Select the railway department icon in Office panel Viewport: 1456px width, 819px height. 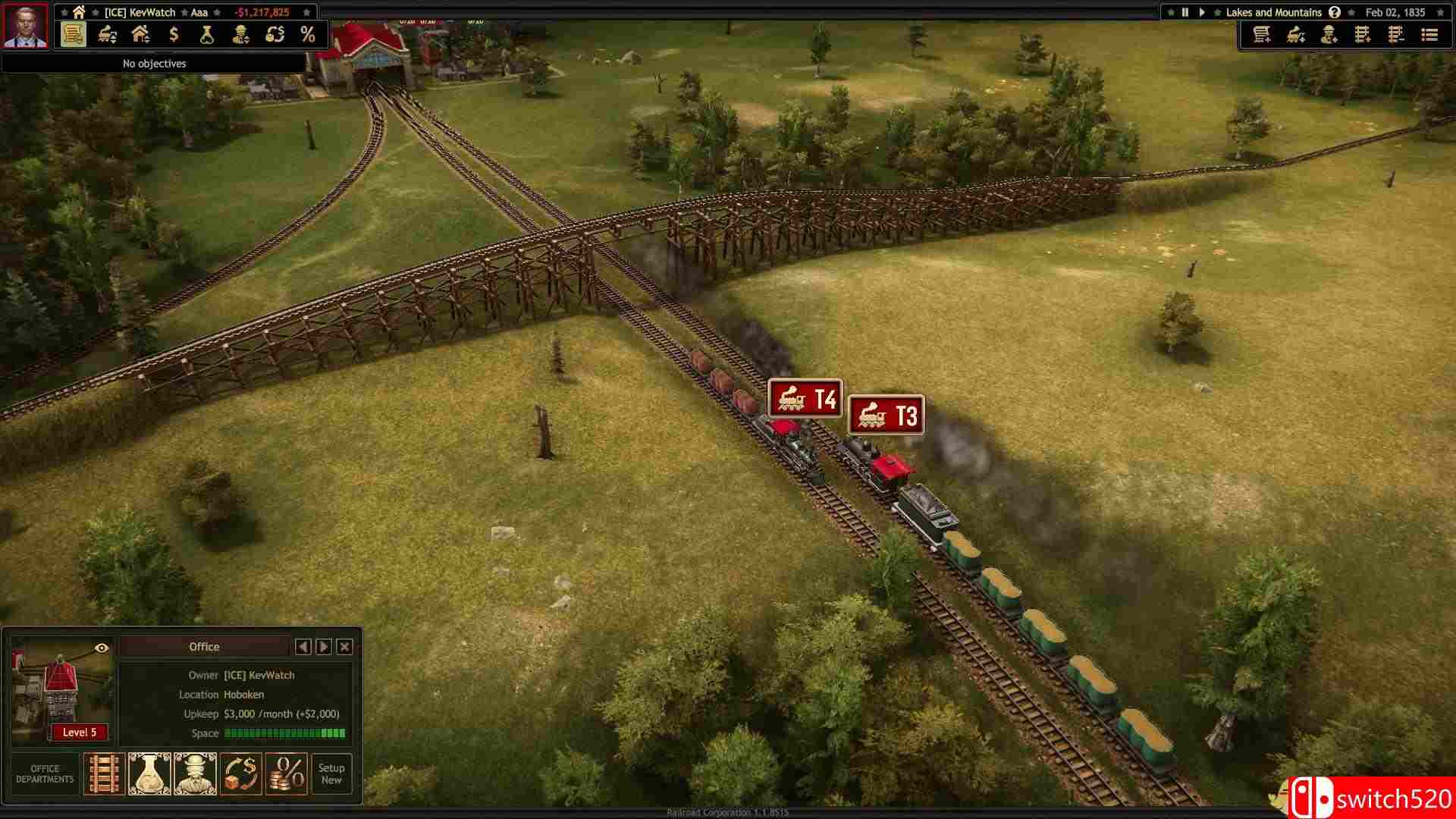(103, 773)
